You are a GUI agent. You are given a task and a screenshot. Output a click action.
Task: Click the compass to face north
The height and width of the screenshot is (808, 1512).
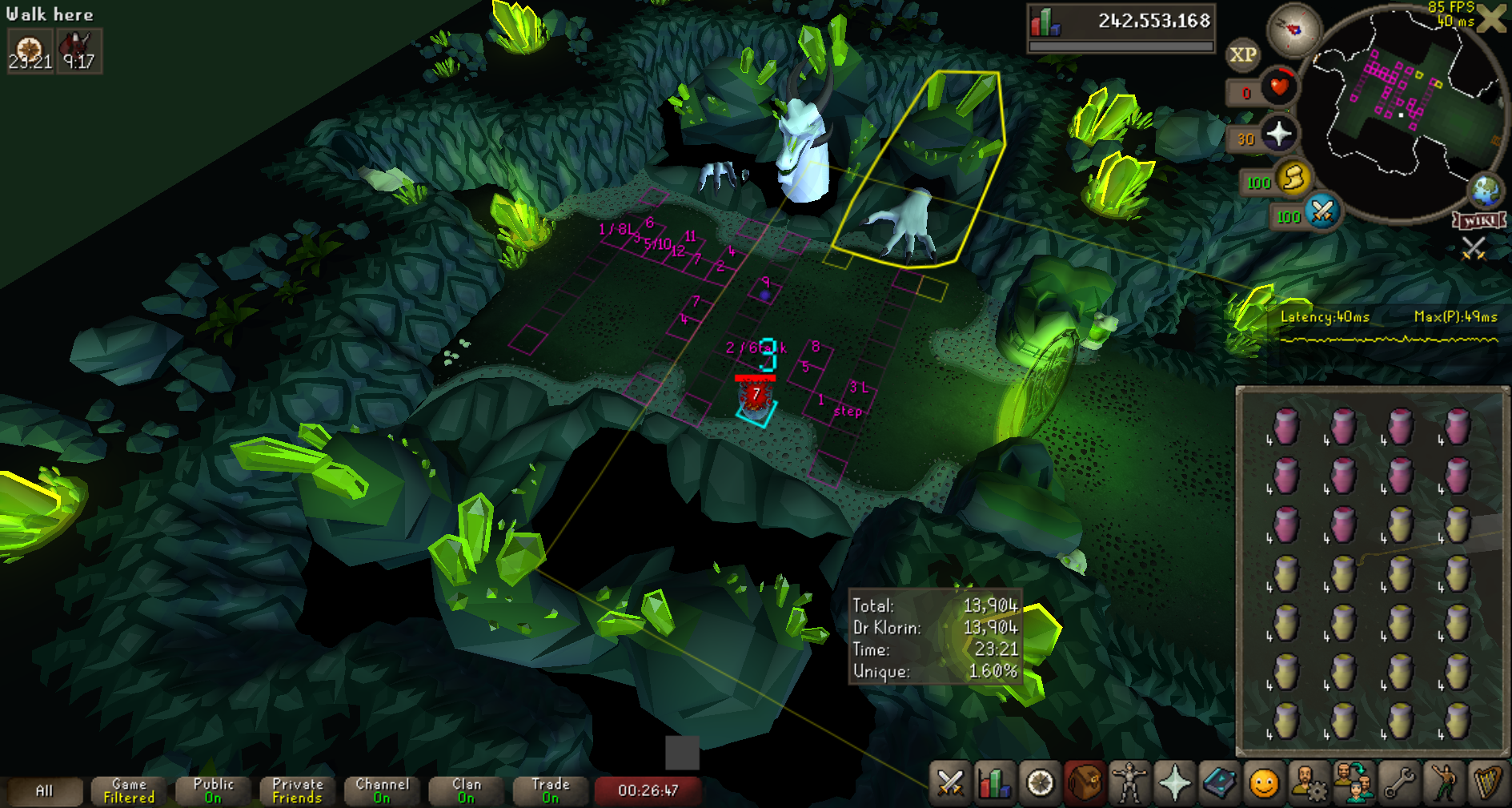pos(1293,30)
